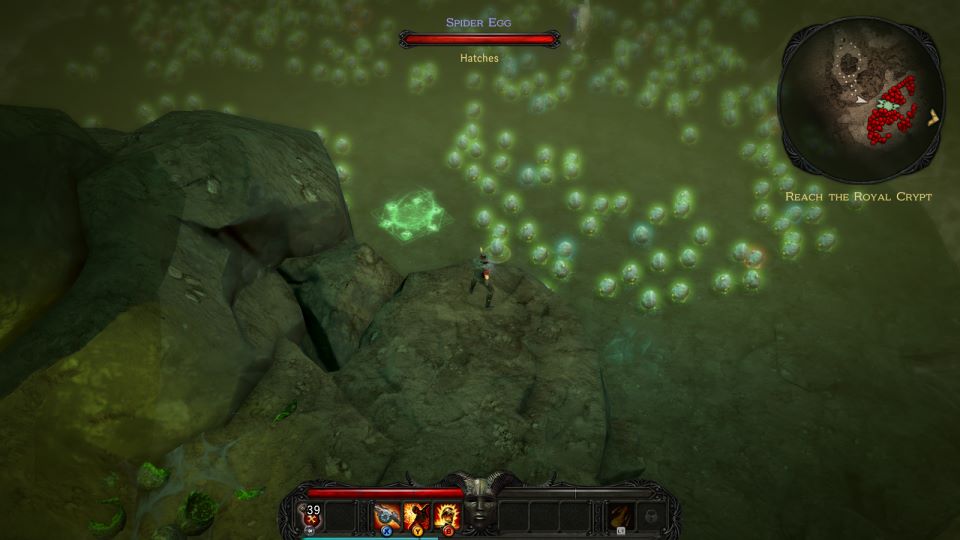
Task: Select the greyed-out skull slot
Action: click(651, 516)
